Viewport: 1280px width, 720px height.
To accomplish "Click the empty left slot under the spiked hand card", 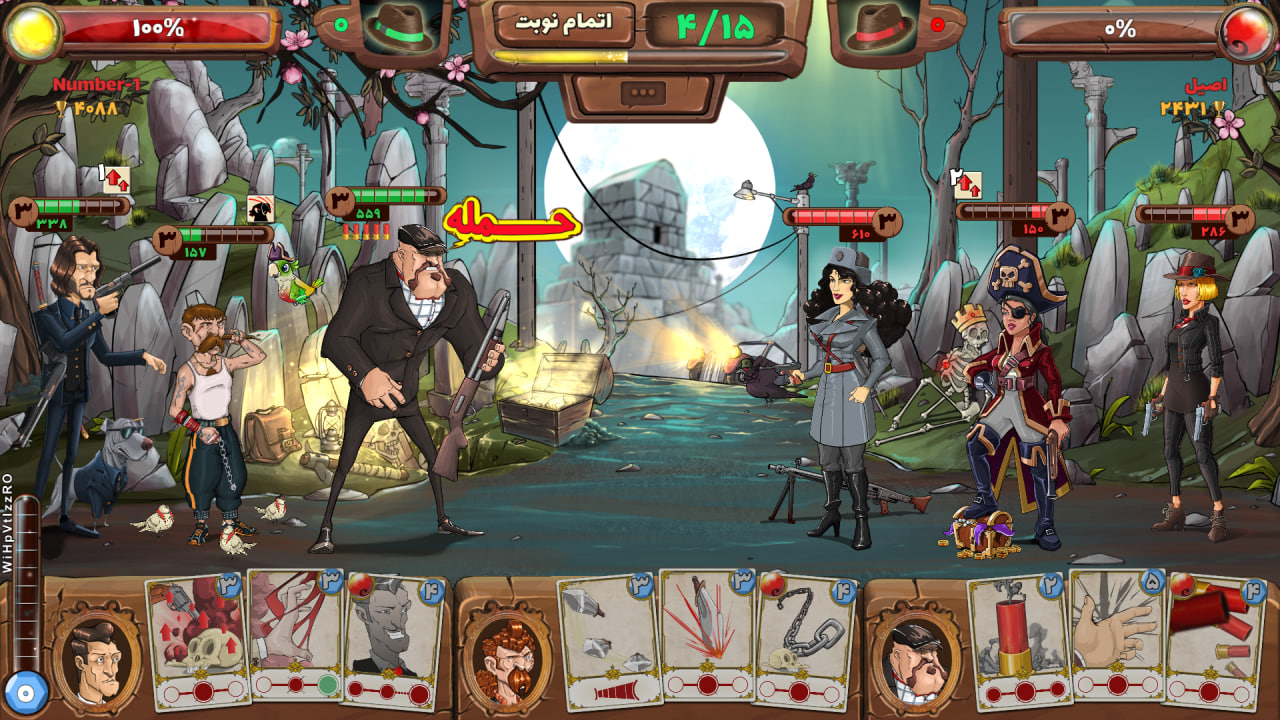I will (1086, 684).
